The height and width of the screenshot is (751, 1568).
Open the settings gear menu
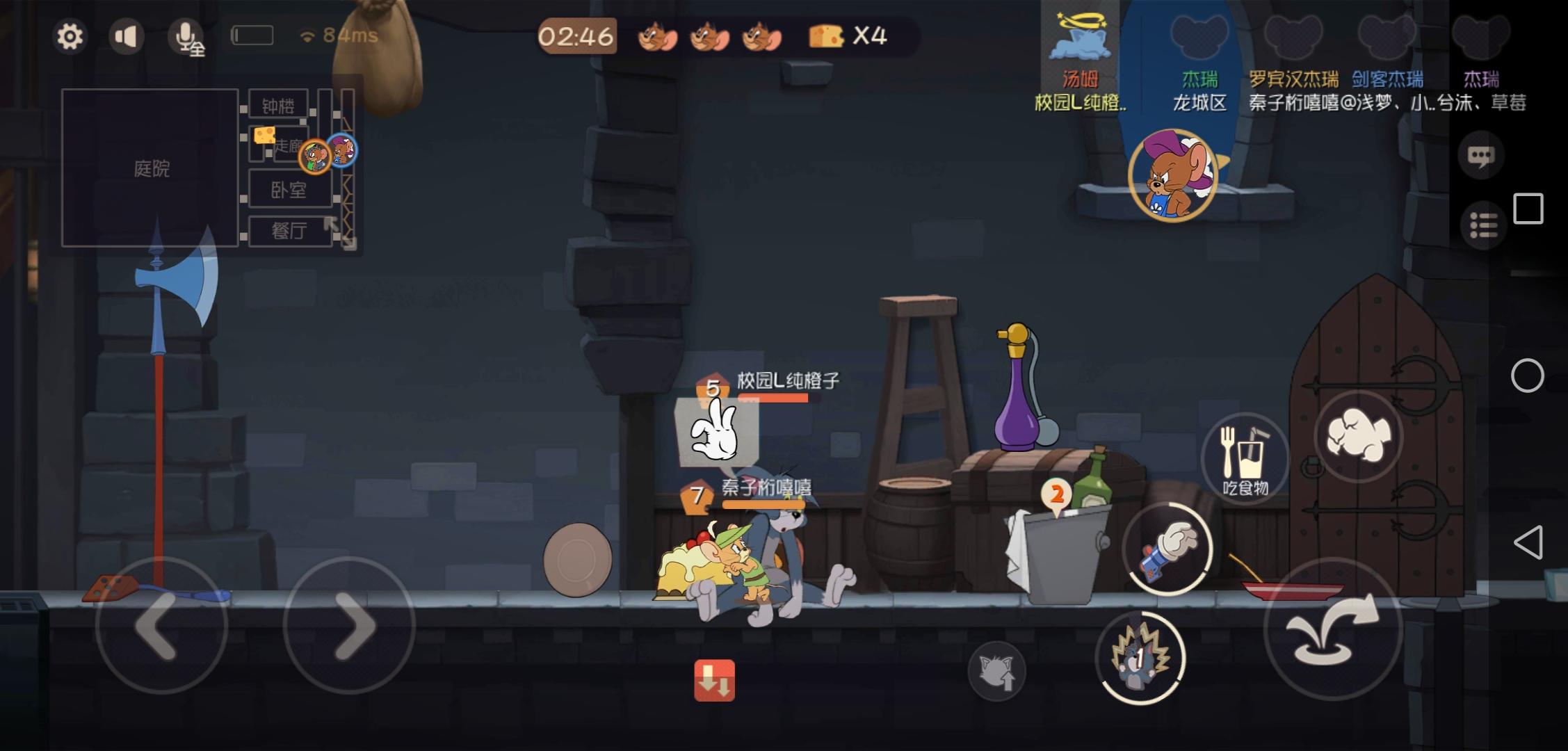tap(70, 36)
